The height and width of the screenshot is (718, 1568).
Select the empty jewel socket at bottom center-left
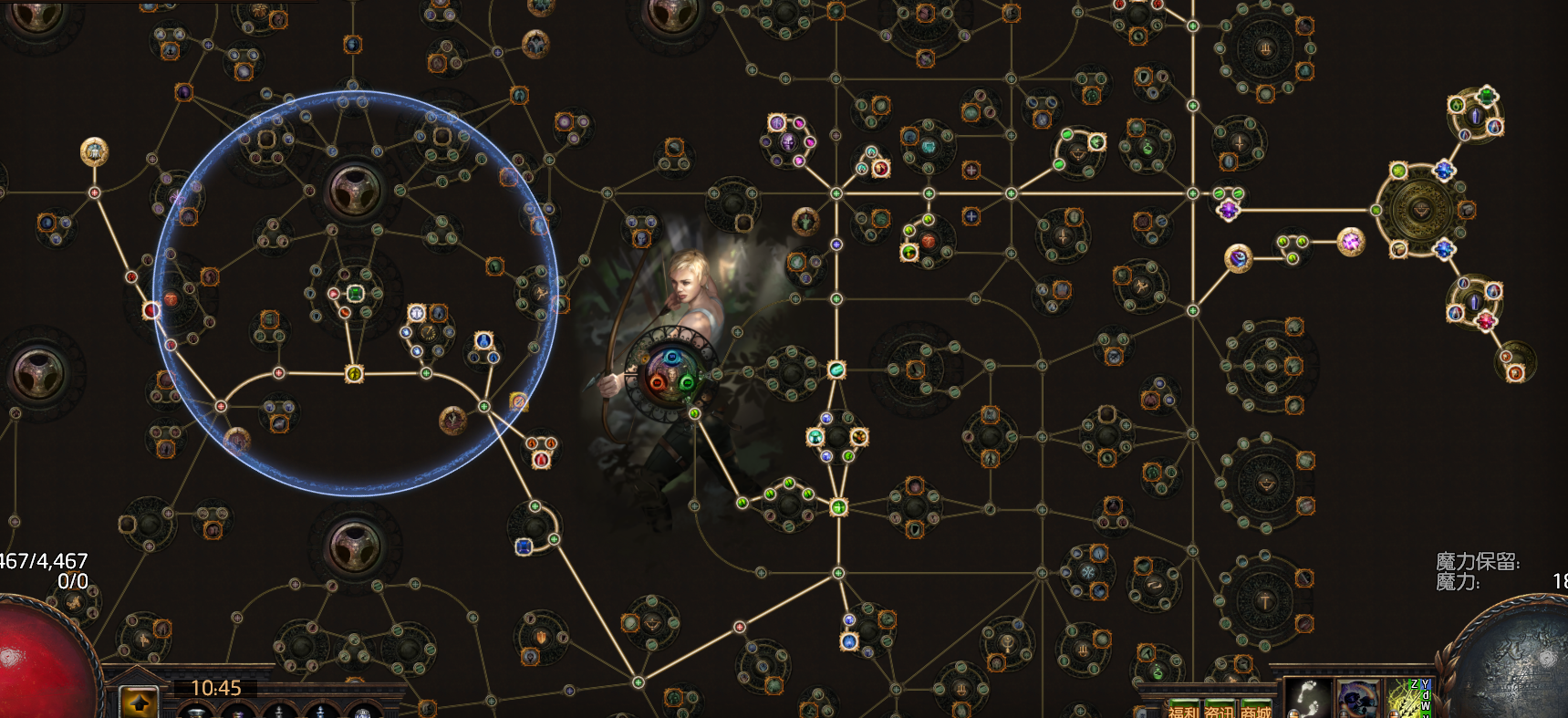(x=355, y=546)
